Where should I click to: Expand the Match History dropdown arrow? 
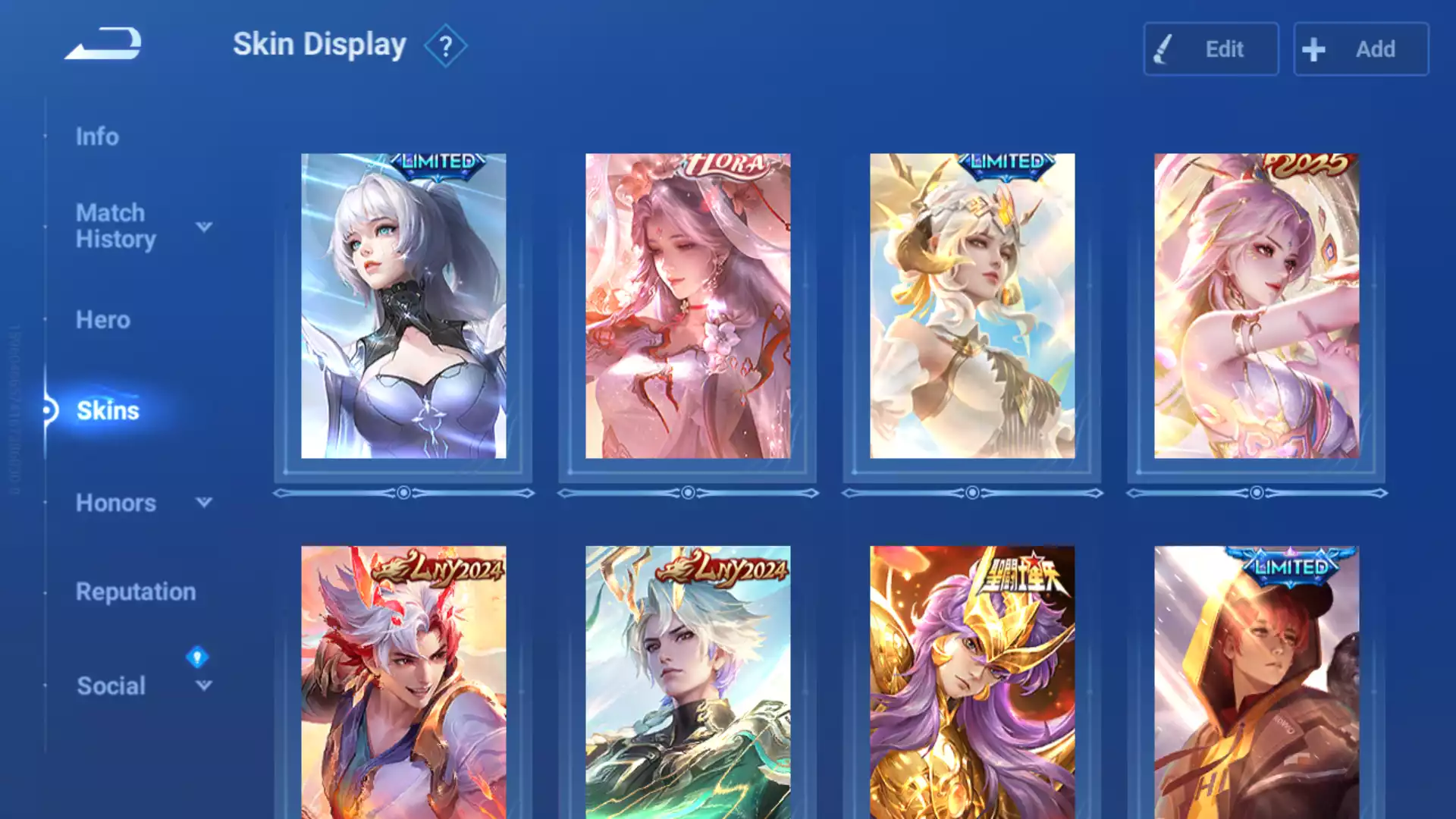pos(204,227)
